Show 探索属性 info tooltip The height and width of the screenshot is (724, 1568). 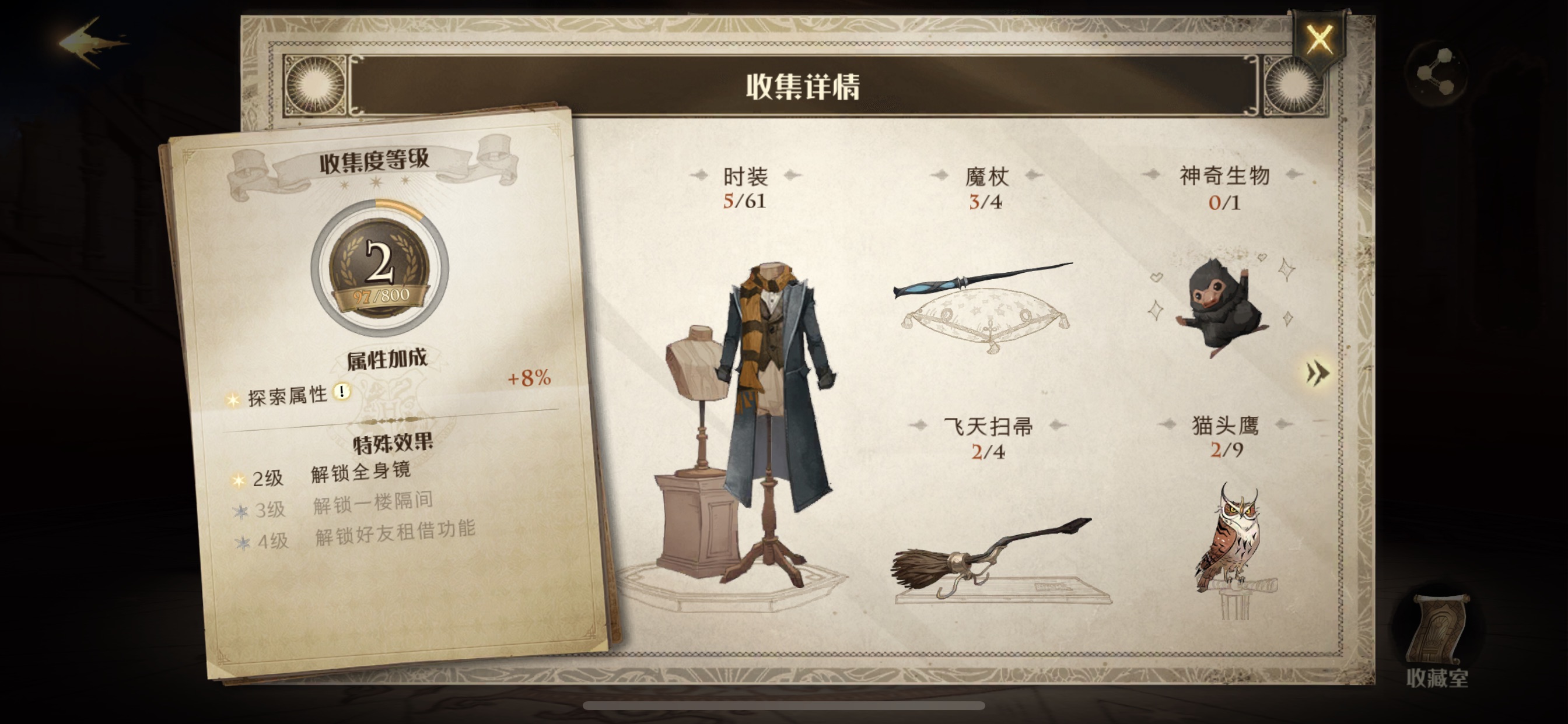[x=342, y=392]
